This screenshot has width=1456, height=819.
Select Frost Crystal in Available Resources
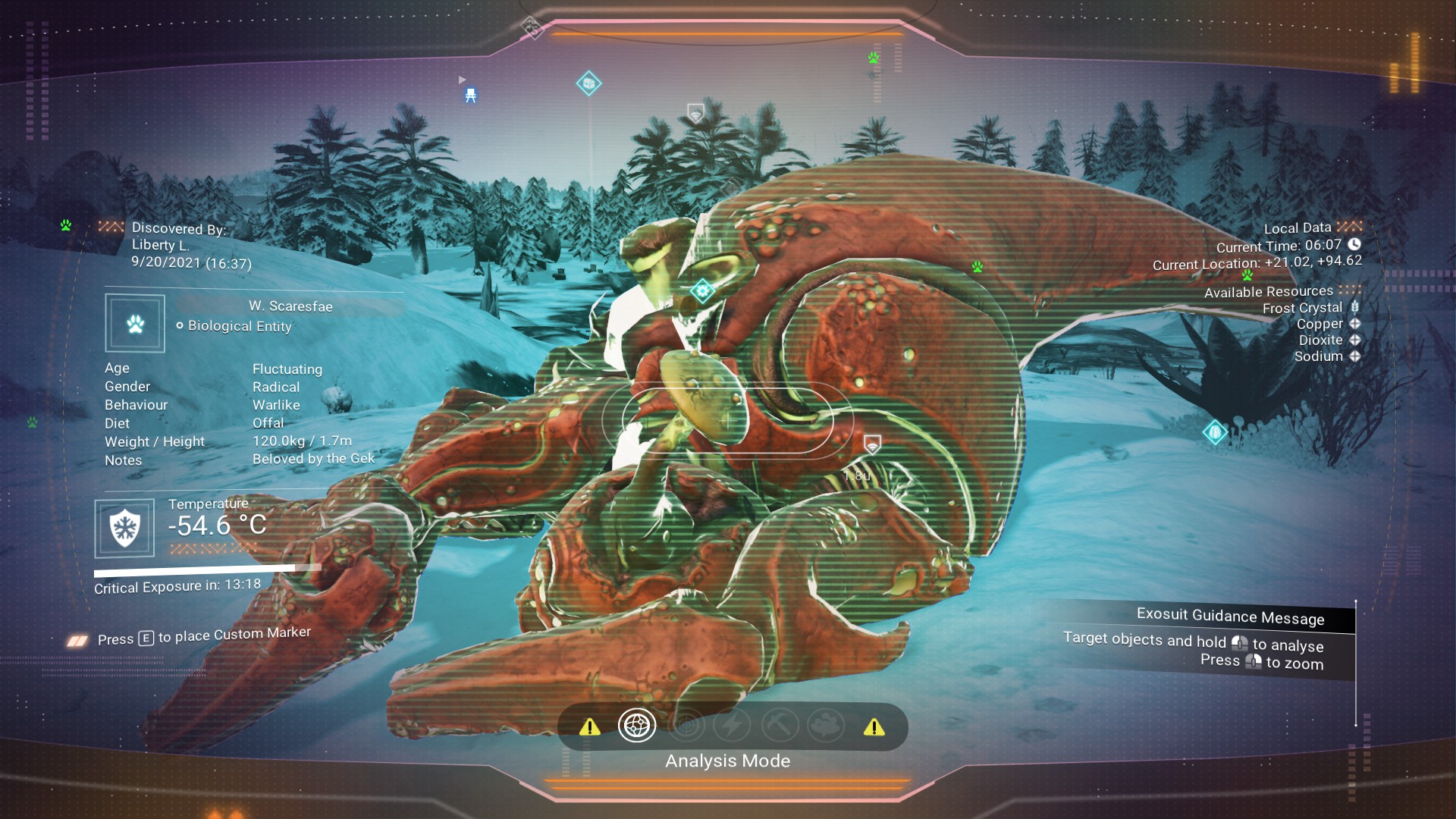(1302, 308)
